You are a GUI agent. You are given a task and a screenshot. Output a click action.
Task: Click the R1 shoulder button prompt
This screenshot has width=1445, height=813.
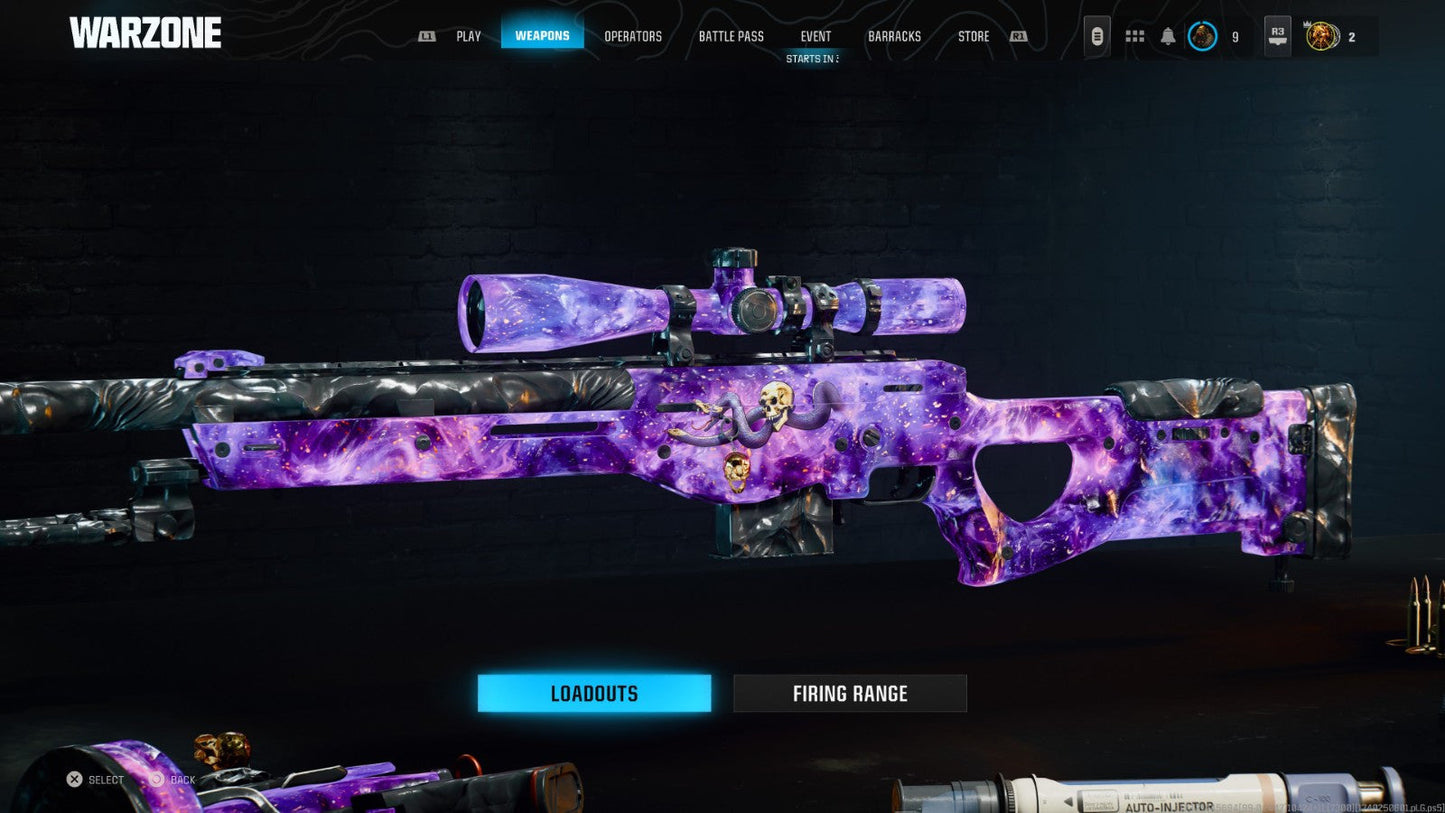click(1017, 35)
